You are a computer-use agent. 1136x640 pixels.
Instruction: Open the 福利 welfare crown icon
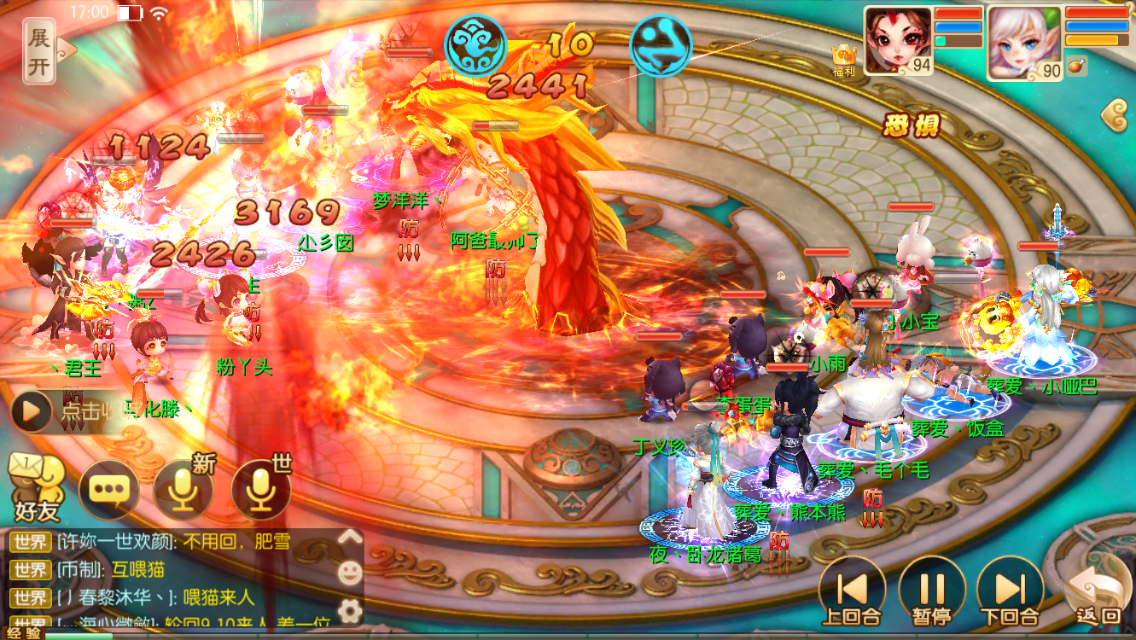[x=844, y=58]
